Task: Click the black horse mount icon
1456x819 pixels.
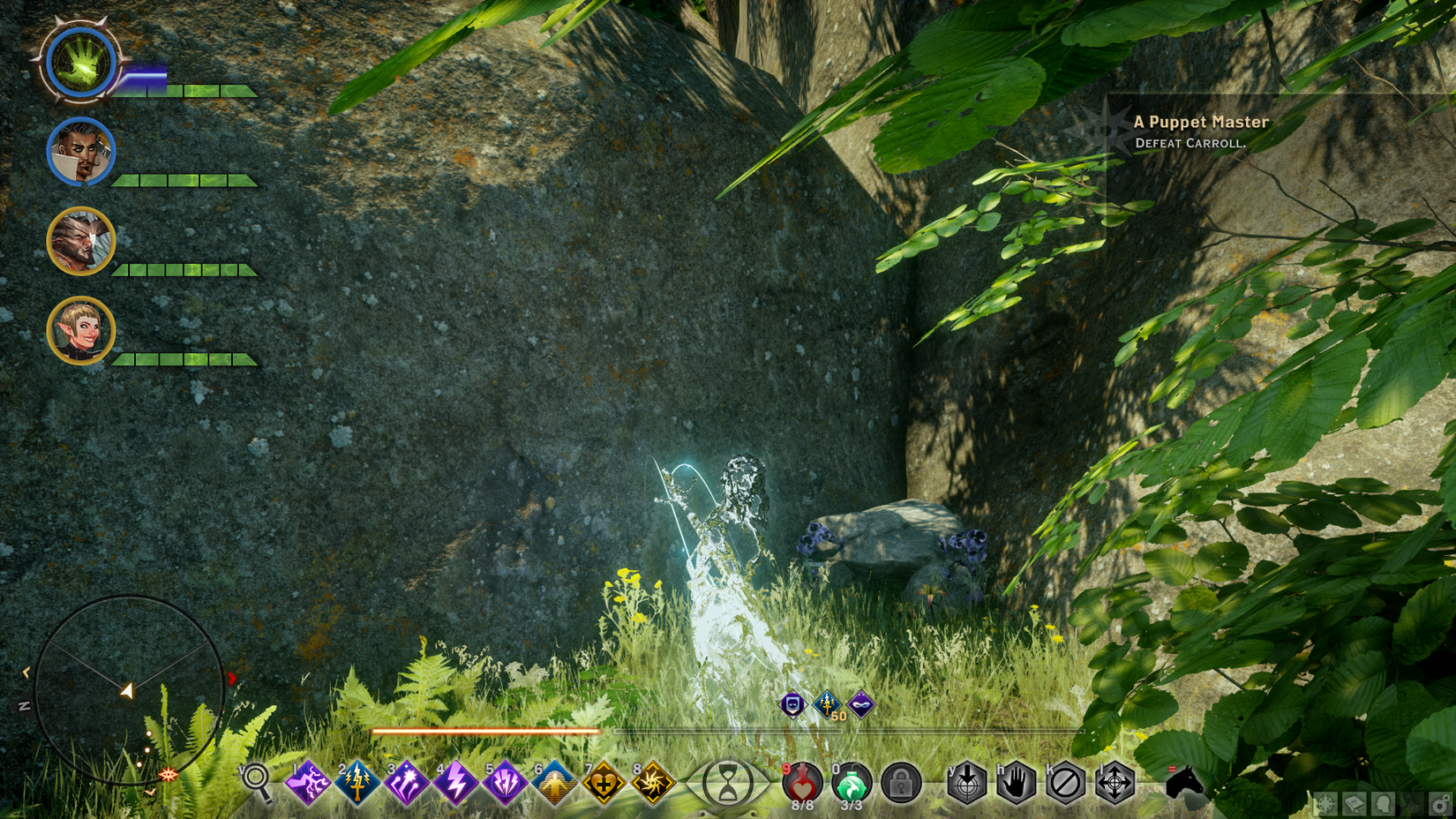Action: click(1183, 783)
